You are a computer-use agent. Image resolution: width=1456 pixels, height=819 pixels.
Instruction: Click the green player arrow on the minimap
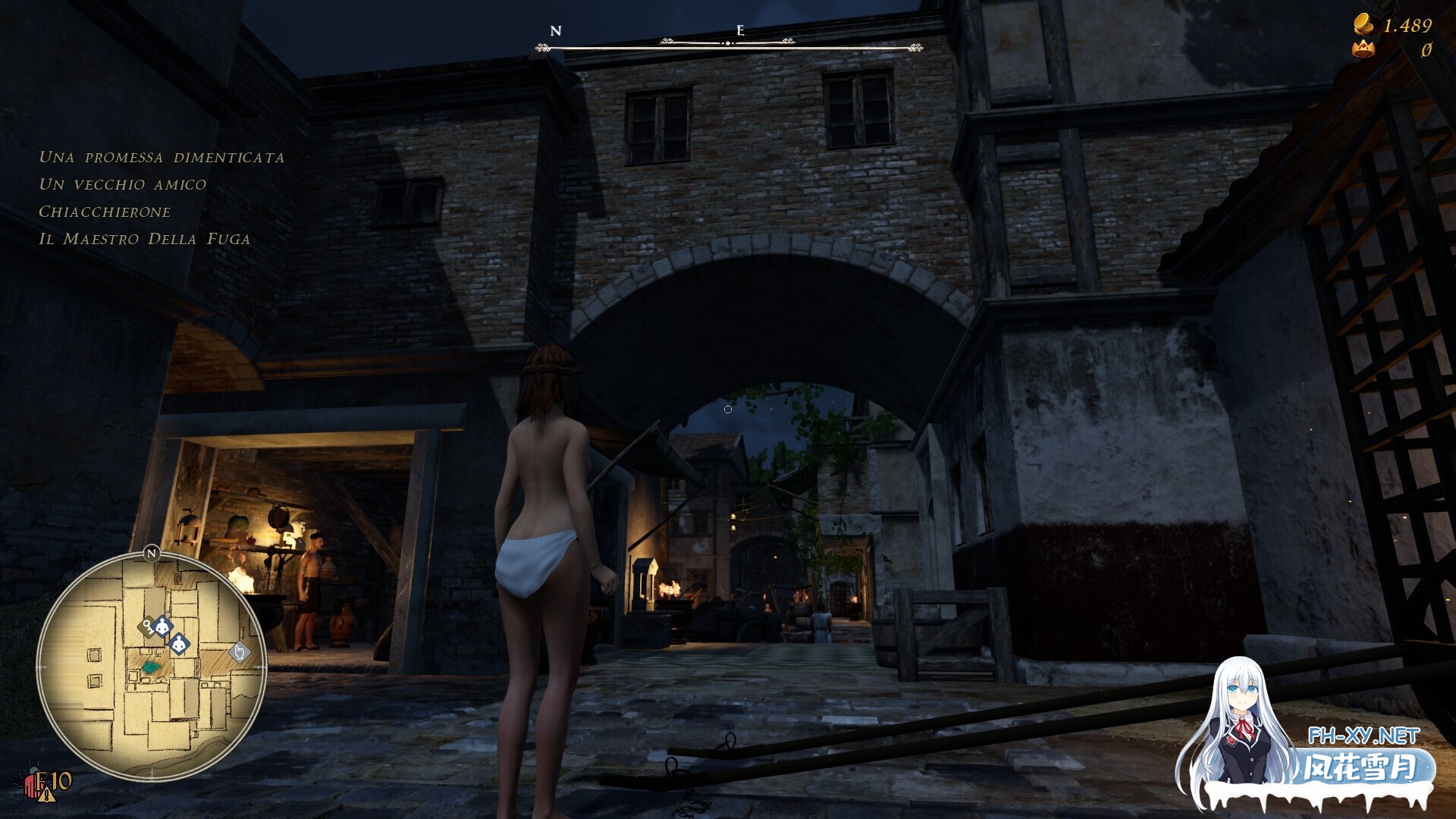pos(151,667)
